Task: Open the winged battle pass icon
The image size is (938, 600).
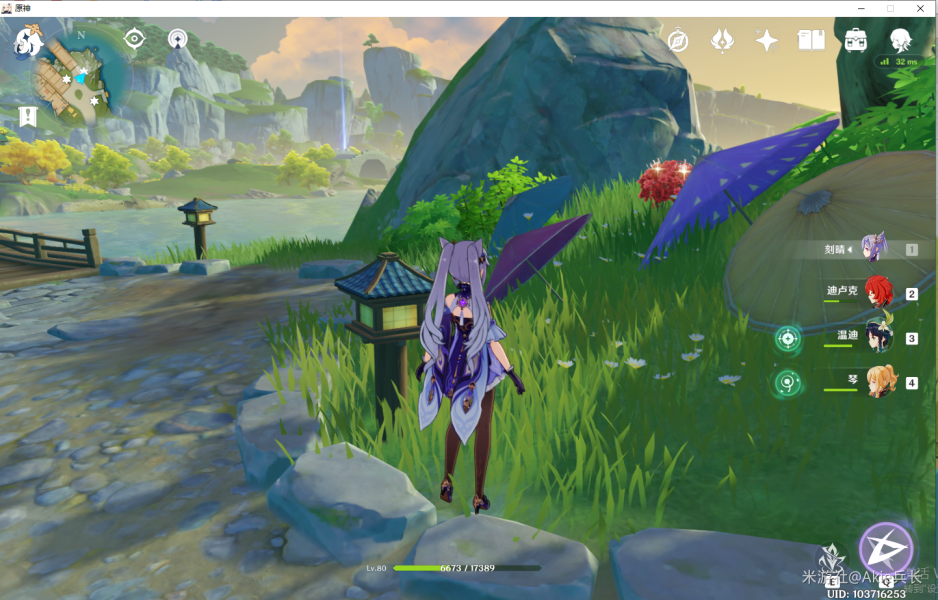Action: (722, 40)
